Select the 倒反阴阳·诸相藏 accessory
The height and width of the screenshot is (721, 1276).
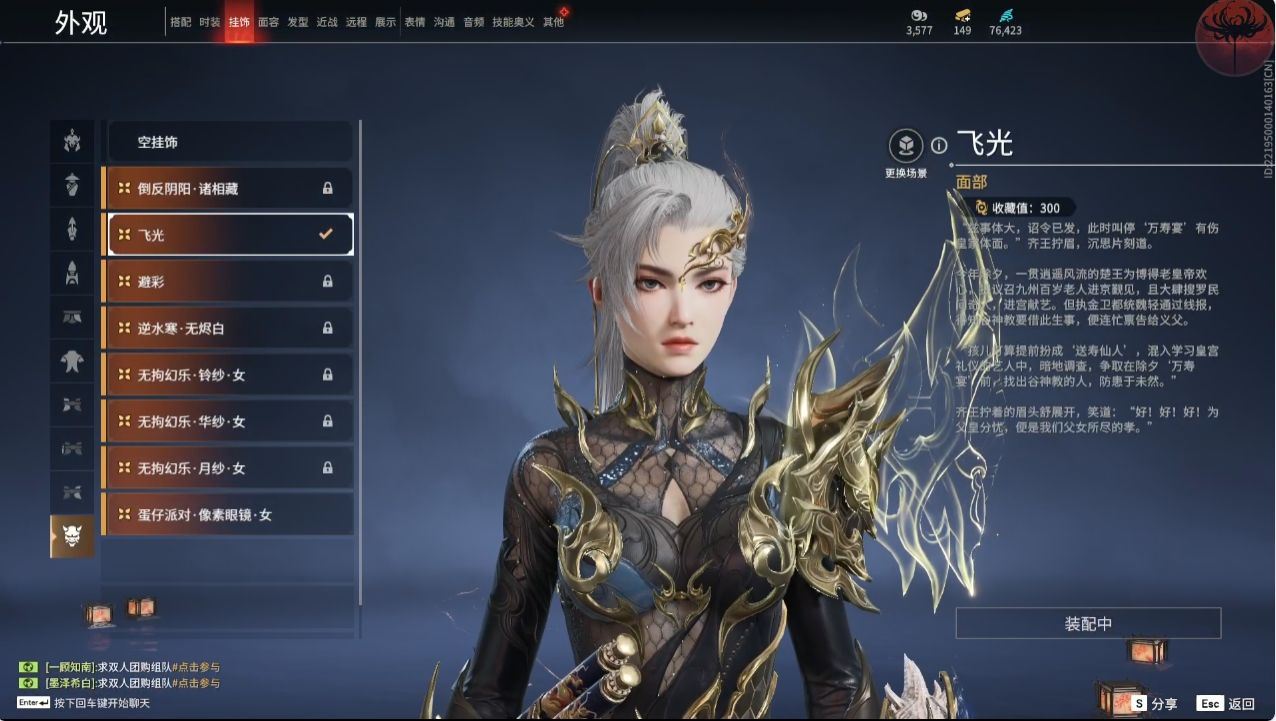[228, 188]
